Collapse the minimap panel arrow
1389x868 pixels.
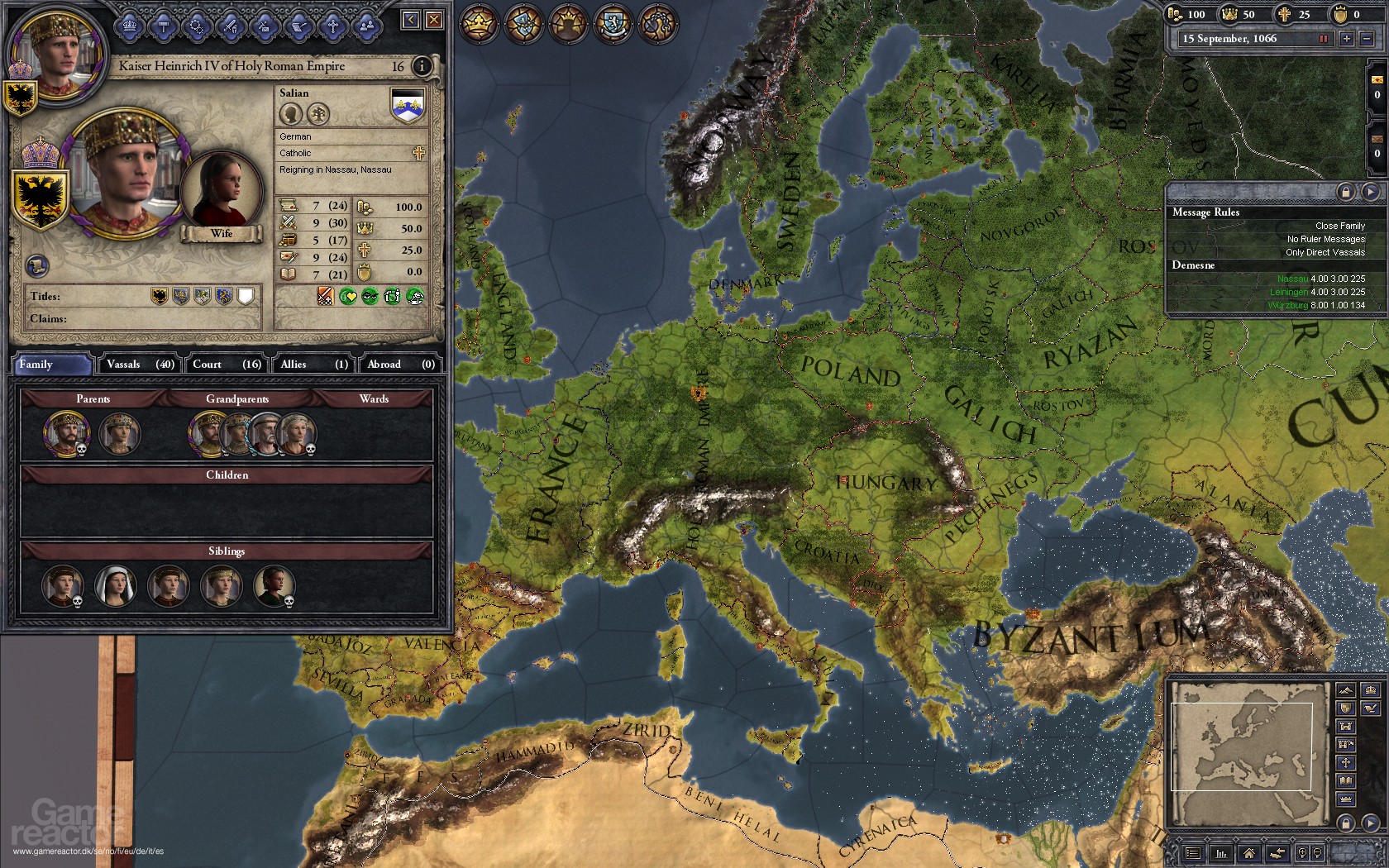point(1371,823)
